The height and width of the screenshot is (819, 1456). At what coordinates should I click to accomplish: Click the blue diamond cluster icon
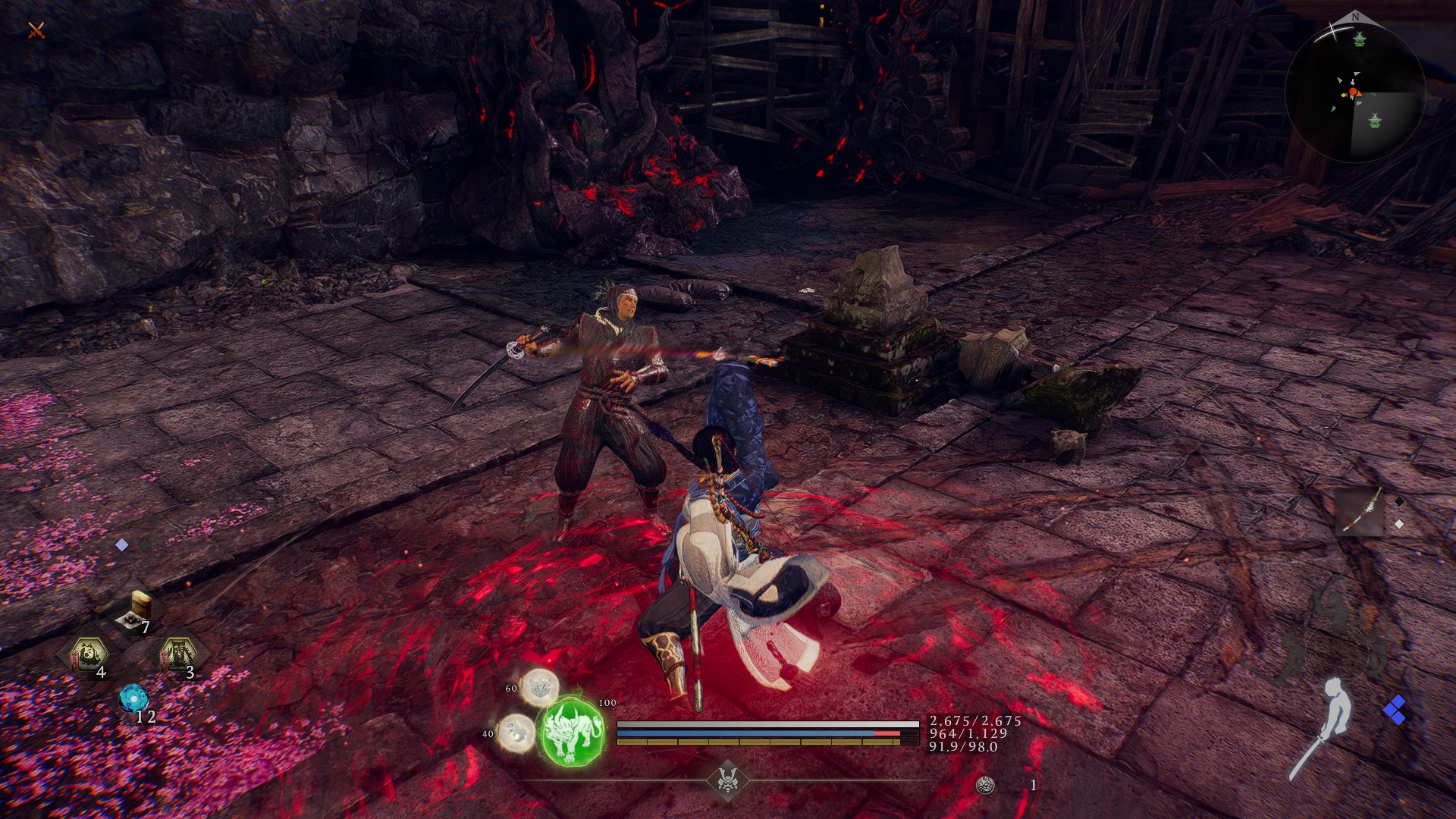pos(1394,711)
